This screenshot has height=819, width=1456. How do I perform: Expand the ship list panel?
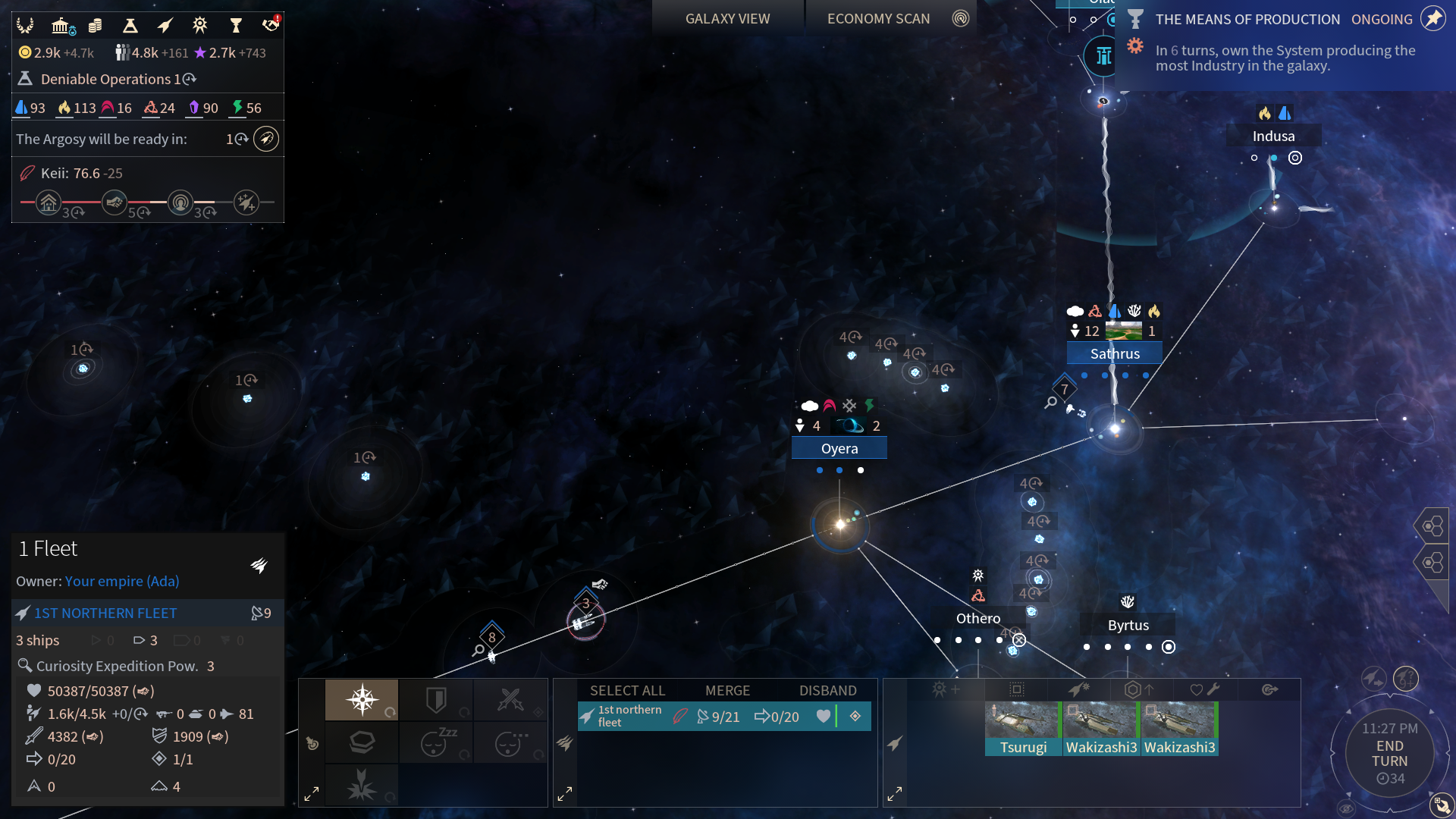895,794
